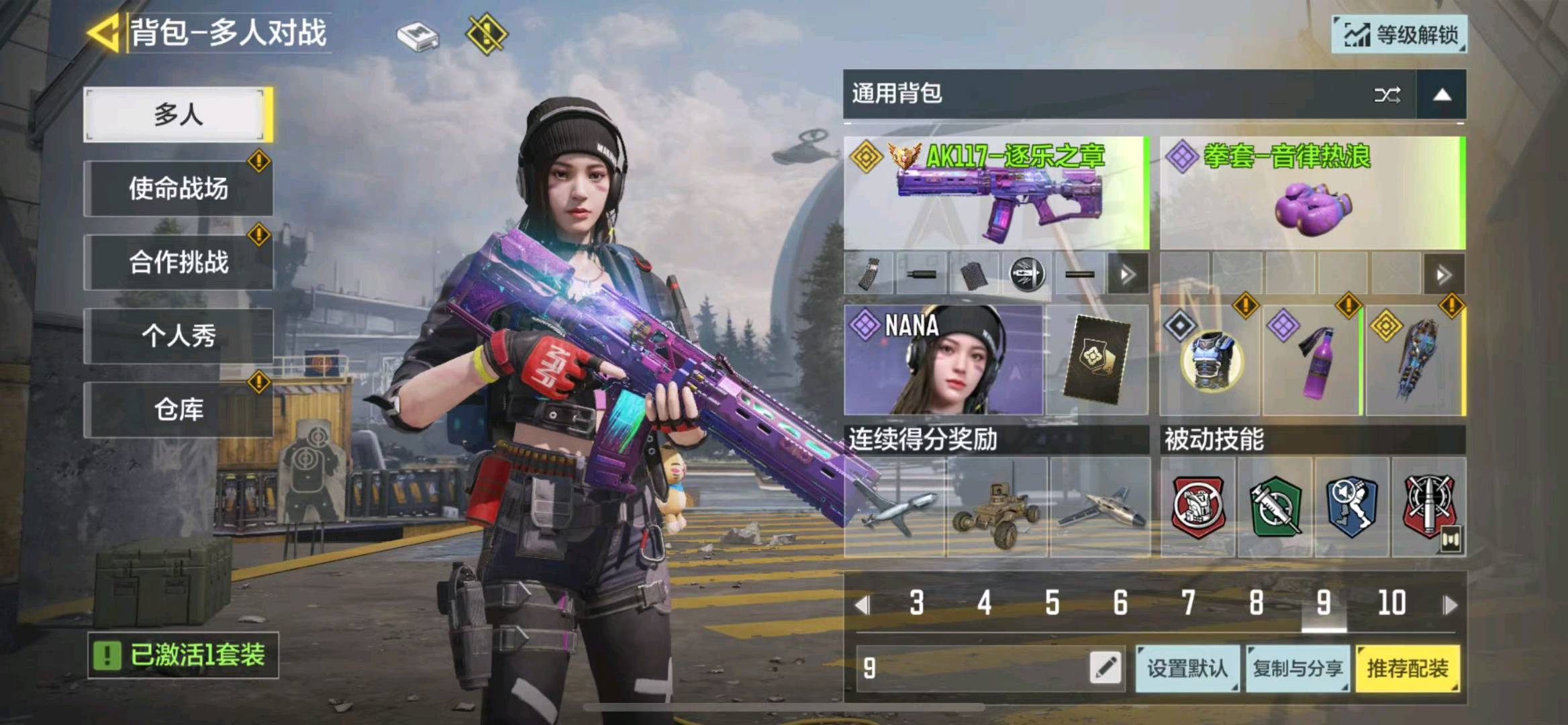This screenshot has height=725, width=1568.
Task: Switch to the 使命战场 tab
Action: [x=178, y=189]
